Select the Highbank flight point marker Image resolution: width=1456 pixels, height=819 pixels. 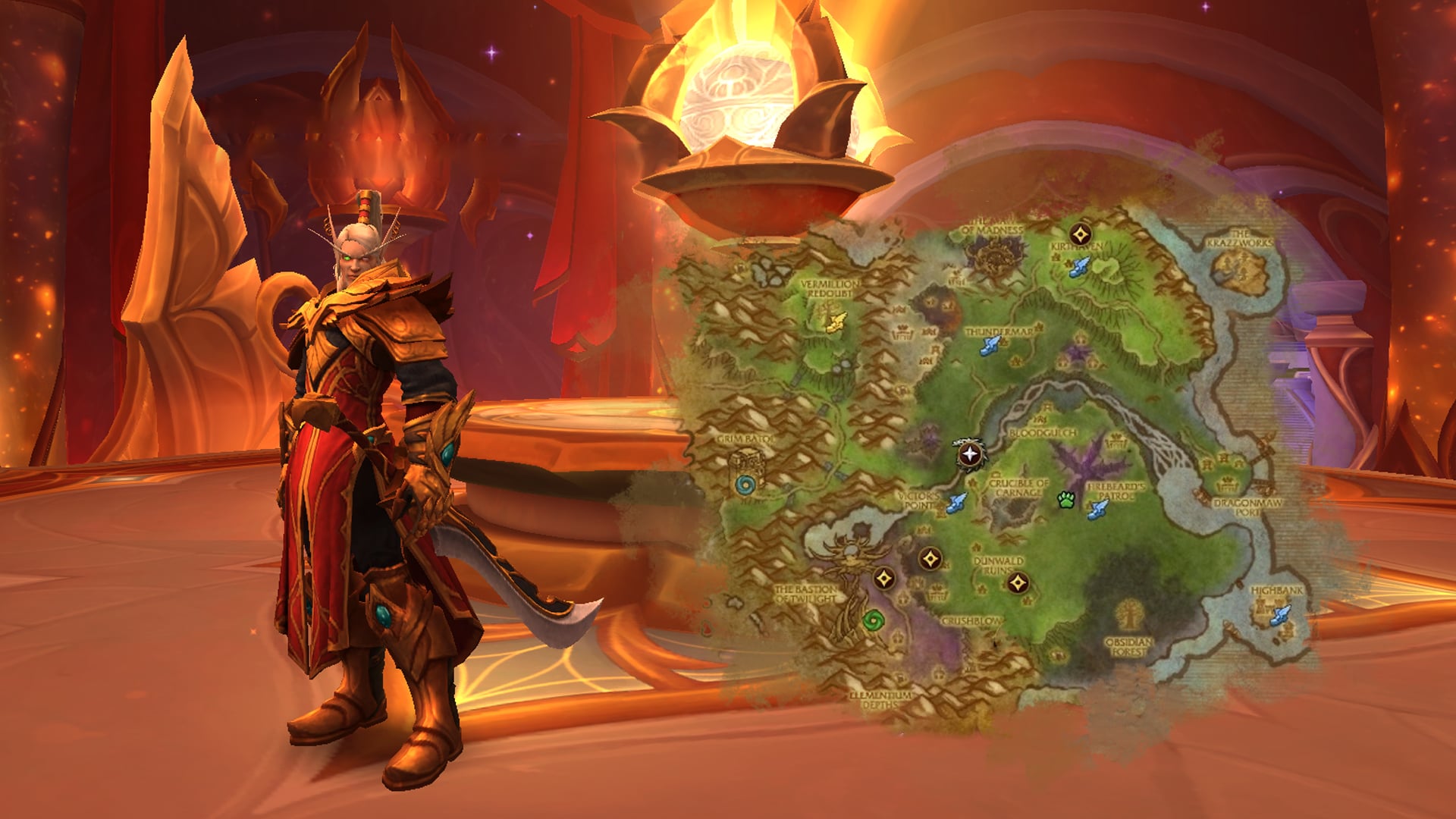pos(1280,614)
